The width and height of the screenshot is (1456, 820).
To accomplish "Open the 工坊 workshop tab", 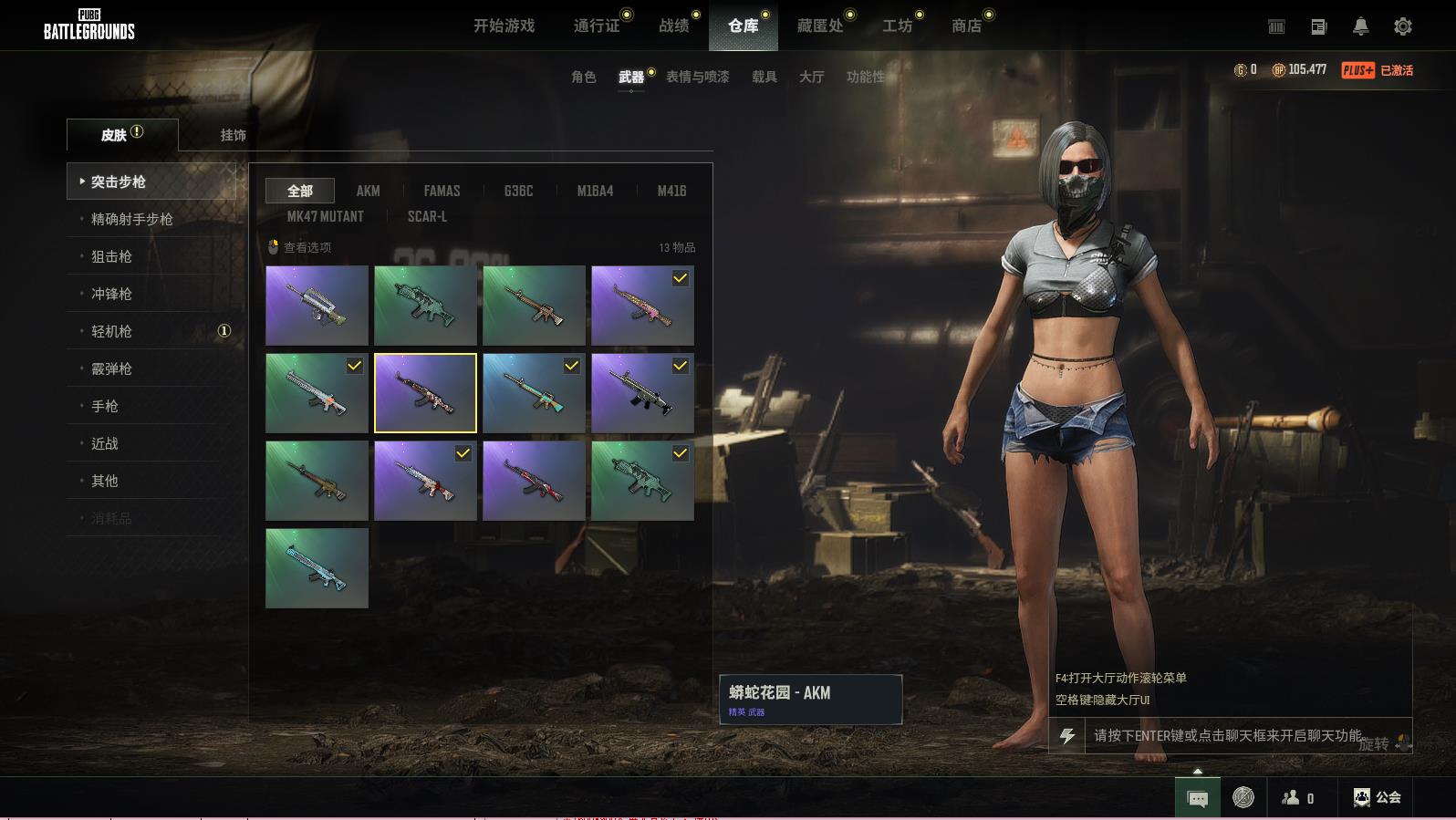I will click(x=897, y=26).
